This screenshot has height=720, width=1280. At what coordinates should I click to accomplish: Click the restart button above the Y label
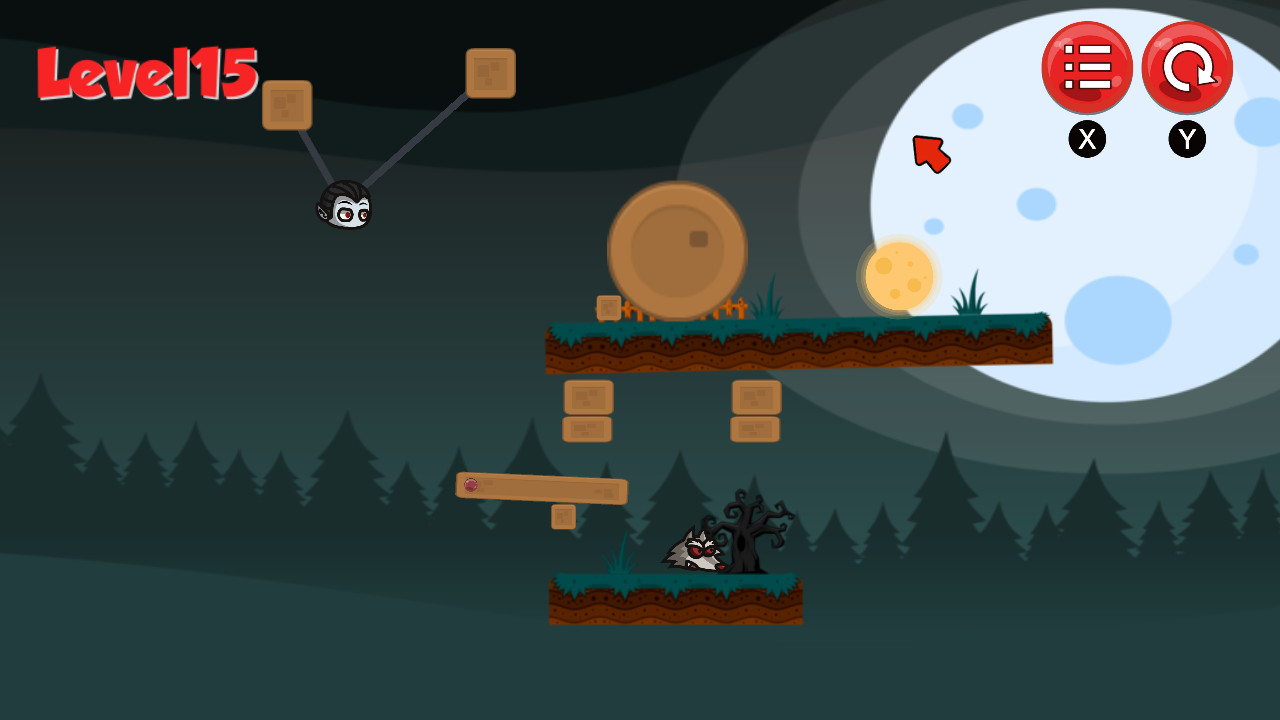coord(1187,67)
